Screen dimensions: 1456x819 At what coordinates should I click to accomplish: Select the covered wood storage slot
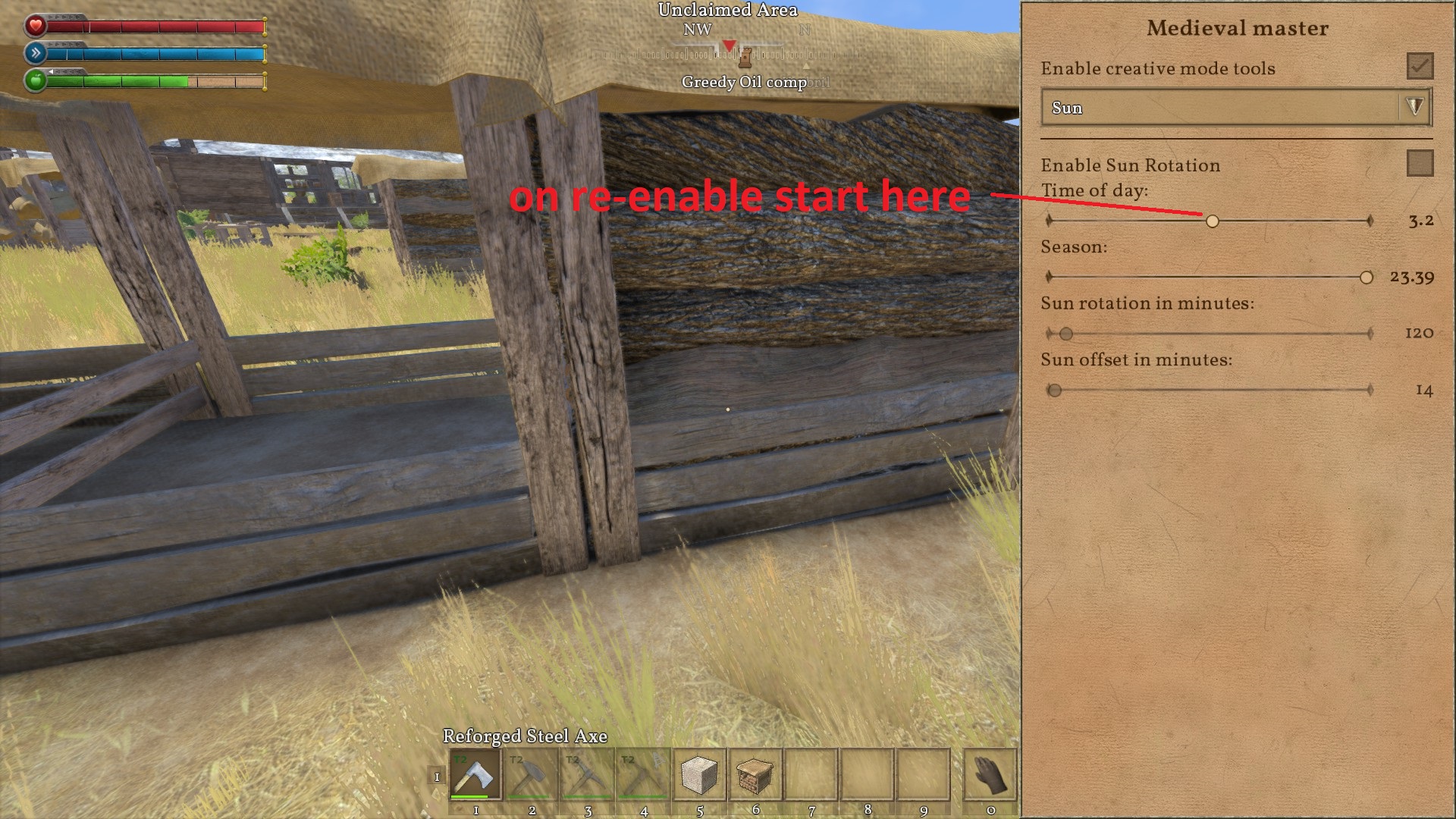755,774
